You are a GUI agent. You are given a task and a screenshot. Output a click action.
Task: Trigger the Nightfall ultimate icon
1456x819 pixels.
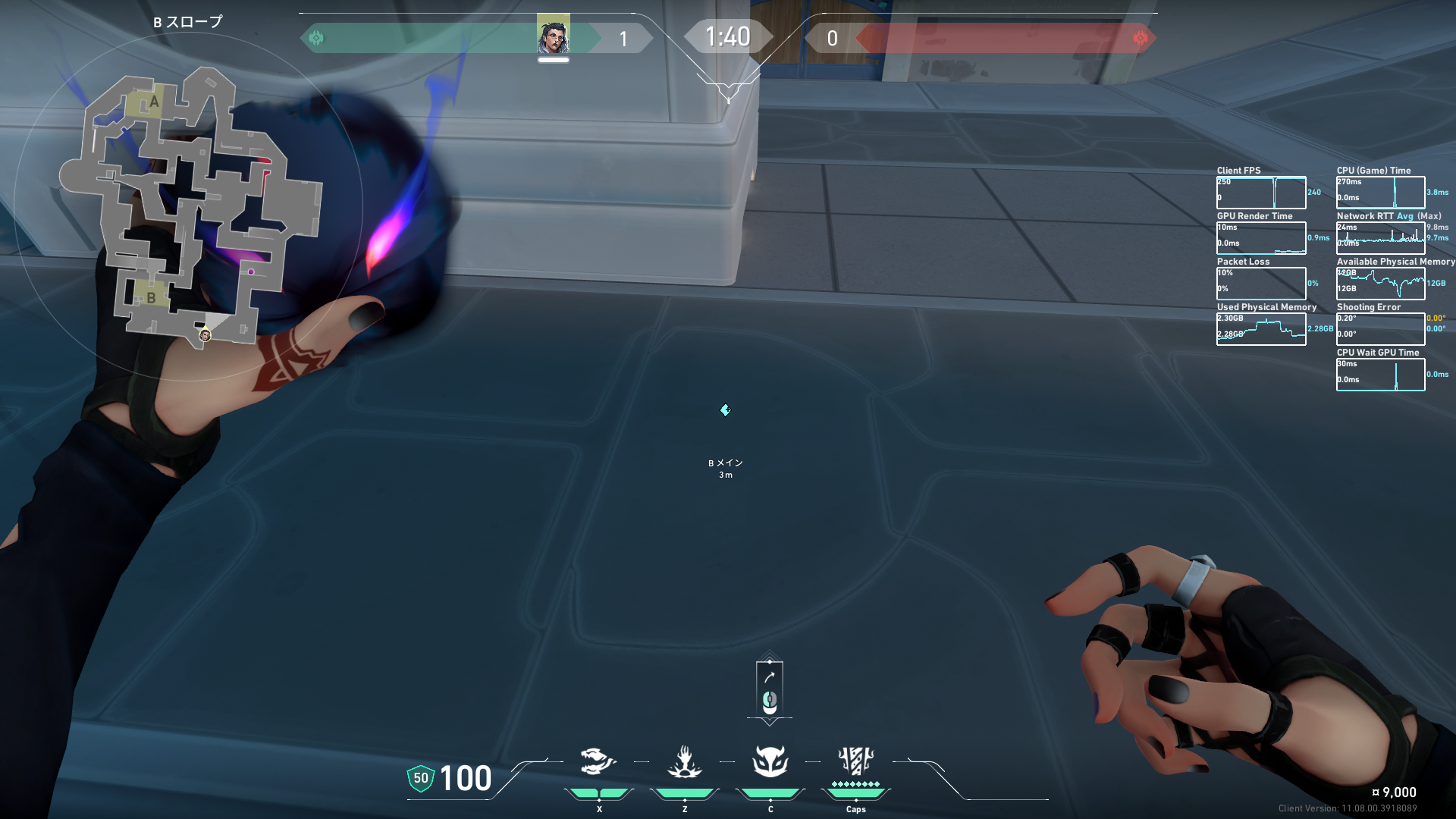855,761
